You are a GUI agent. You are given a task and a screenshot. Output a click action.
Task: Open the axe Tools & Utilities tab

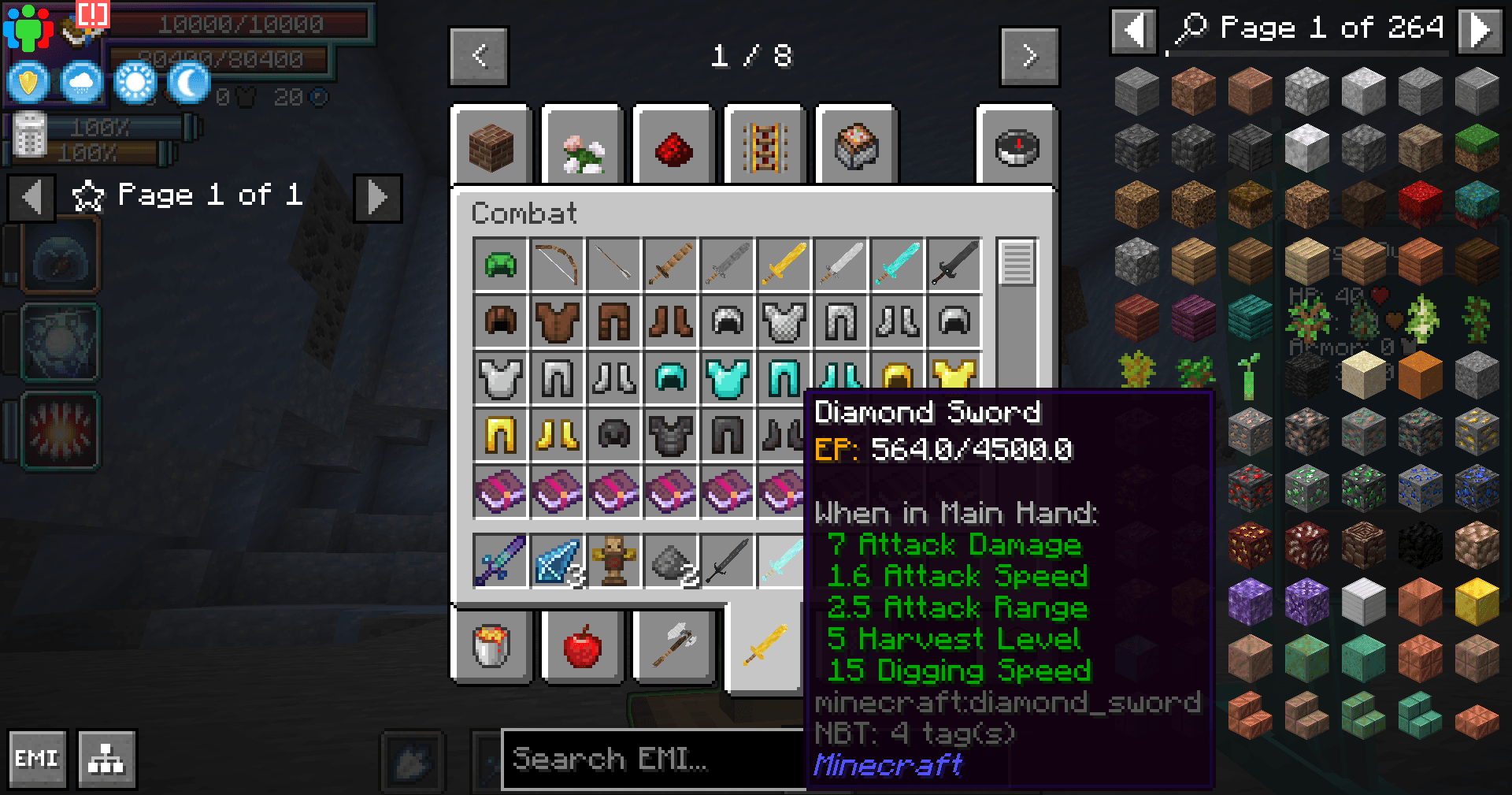(x=673, y=648)
